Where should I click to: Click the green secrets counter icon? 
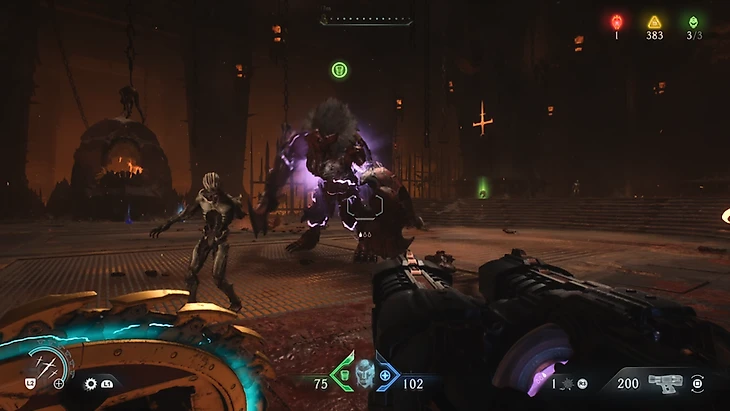[x=693, y=21]
